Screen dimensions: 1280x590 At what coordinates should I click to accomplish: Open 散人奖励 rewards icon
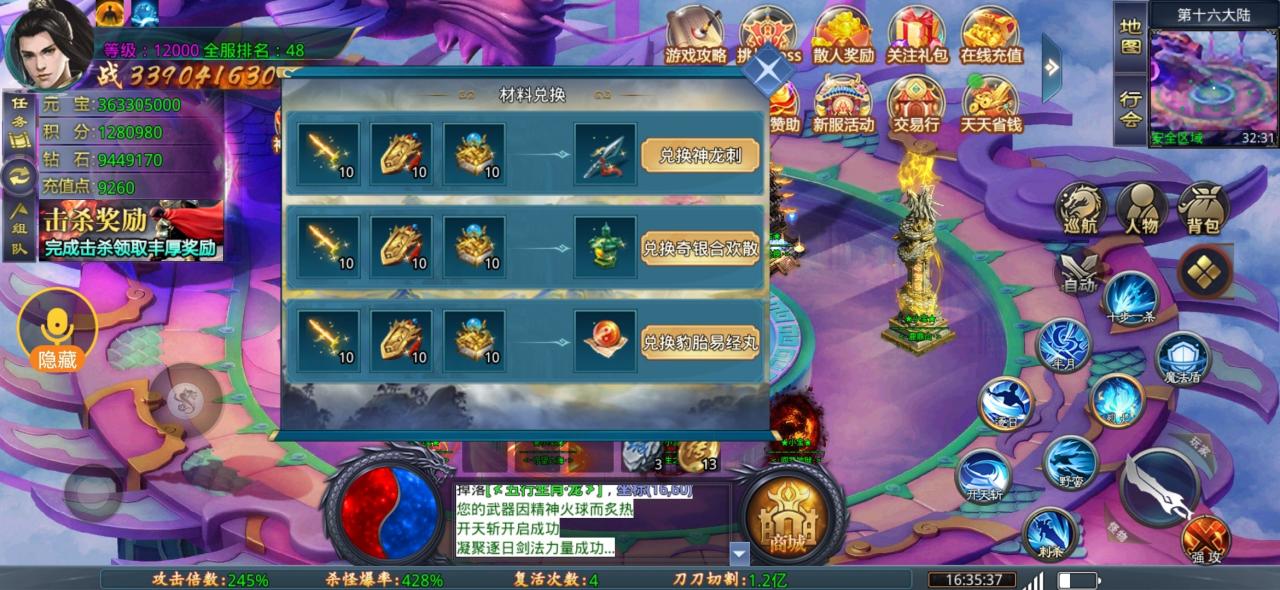[x=843, y=36]
